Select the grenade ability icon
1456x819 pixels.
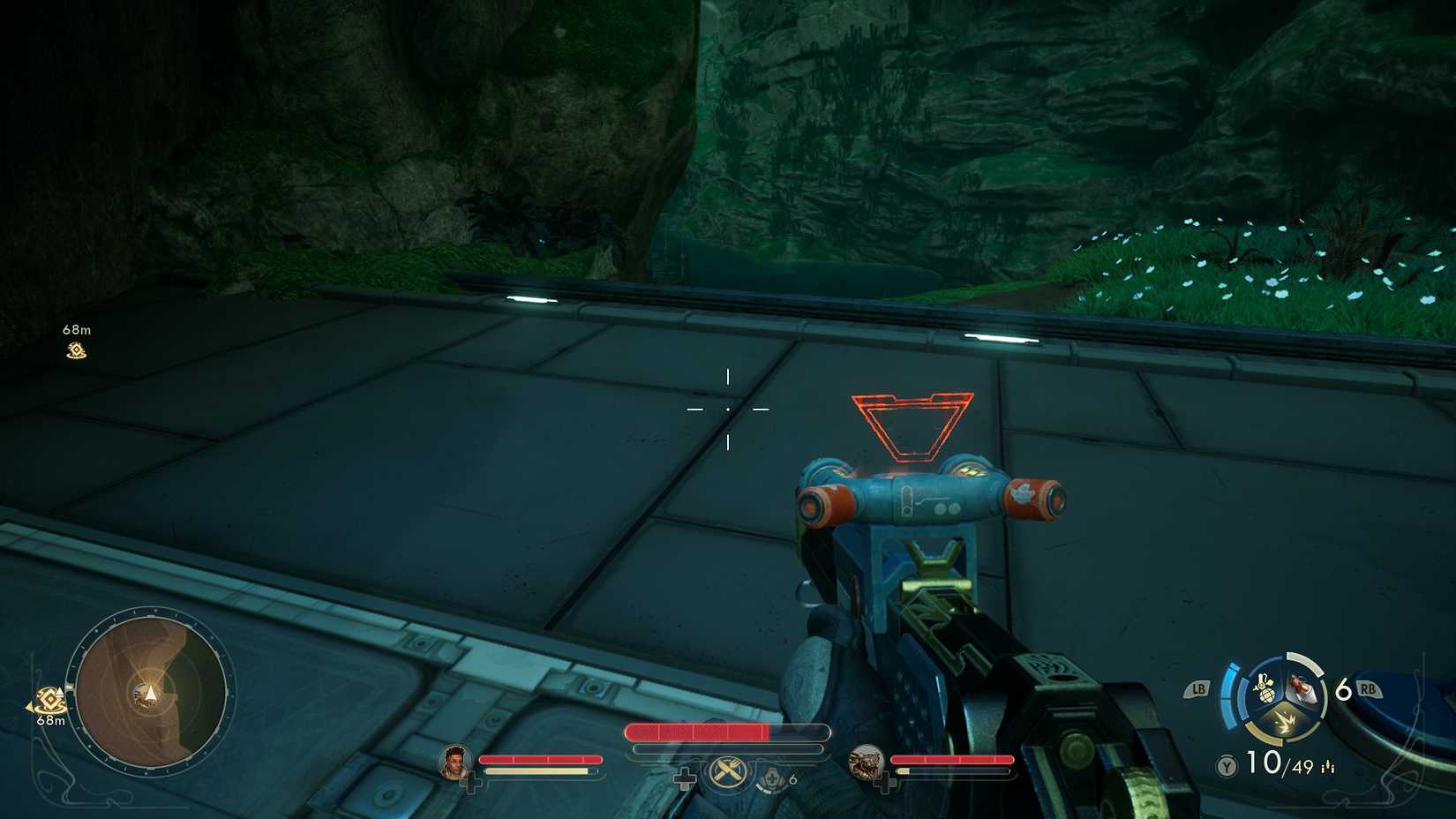coord(1264,689)
